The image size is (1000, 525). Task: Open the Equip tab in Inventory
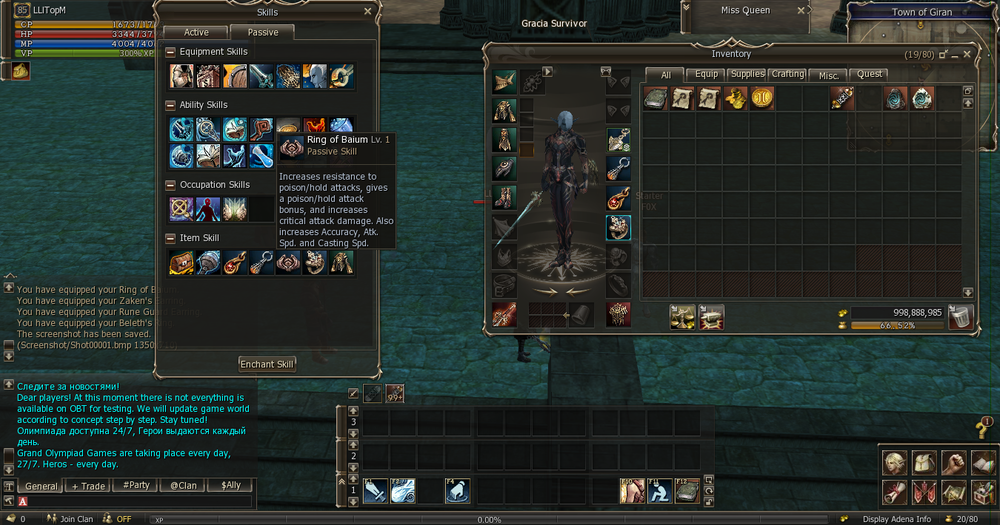pos(707,74)
